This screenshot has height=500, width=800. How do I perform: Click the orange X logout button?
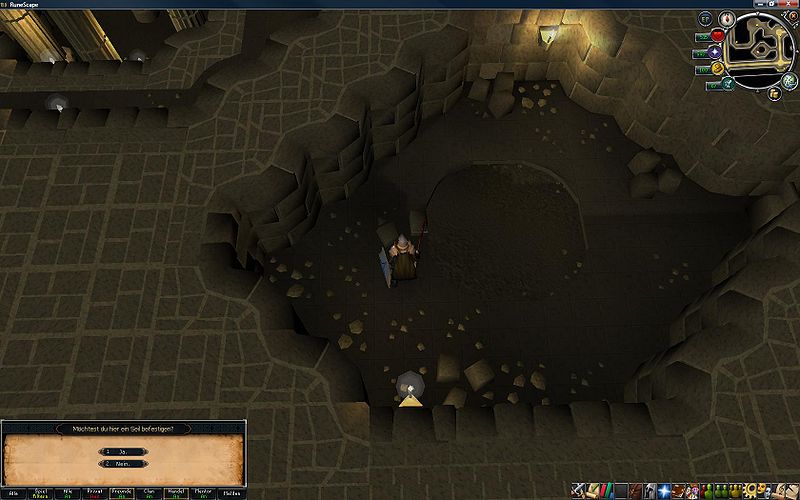tap(792, 17)
